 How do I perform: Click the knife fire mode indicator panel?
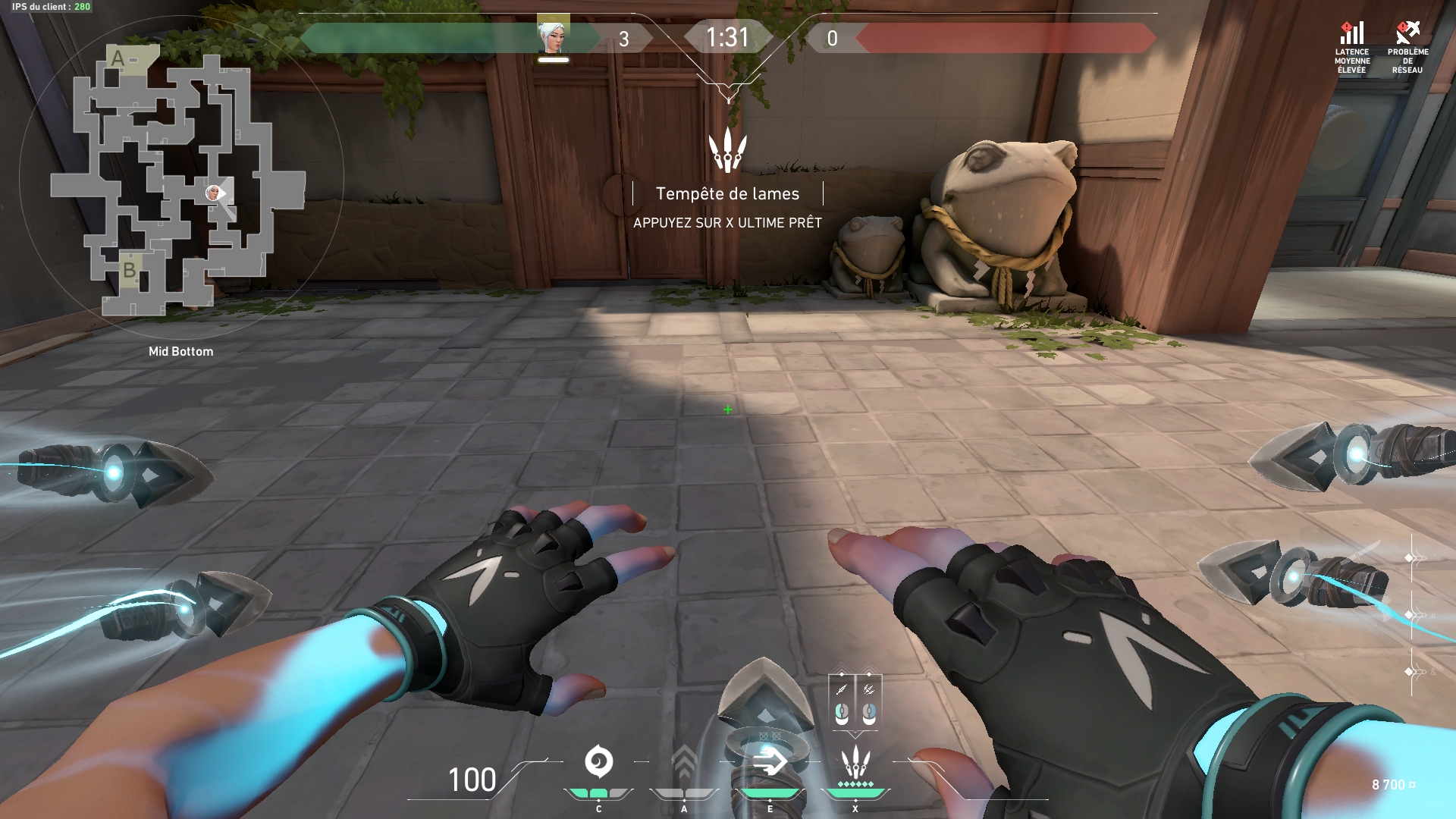tap(855, 701)
